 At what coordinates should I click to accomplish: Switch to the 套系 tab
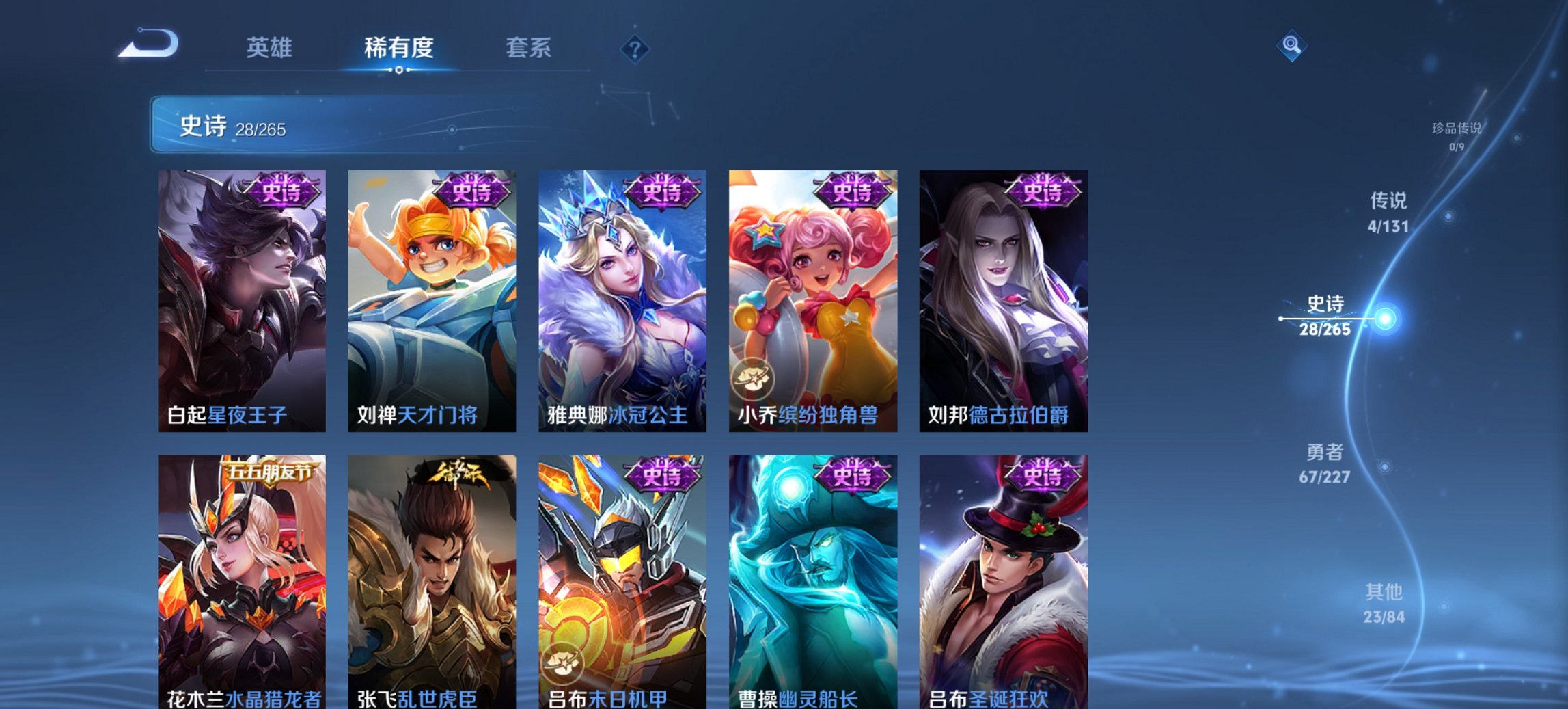pos(529,48)
